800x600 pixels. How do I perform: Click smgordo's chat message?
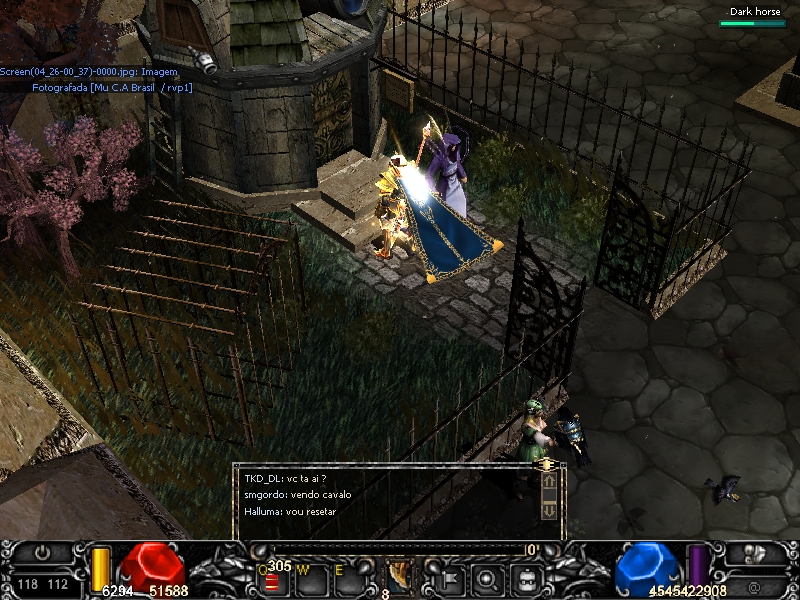click(x=297, y=495)
